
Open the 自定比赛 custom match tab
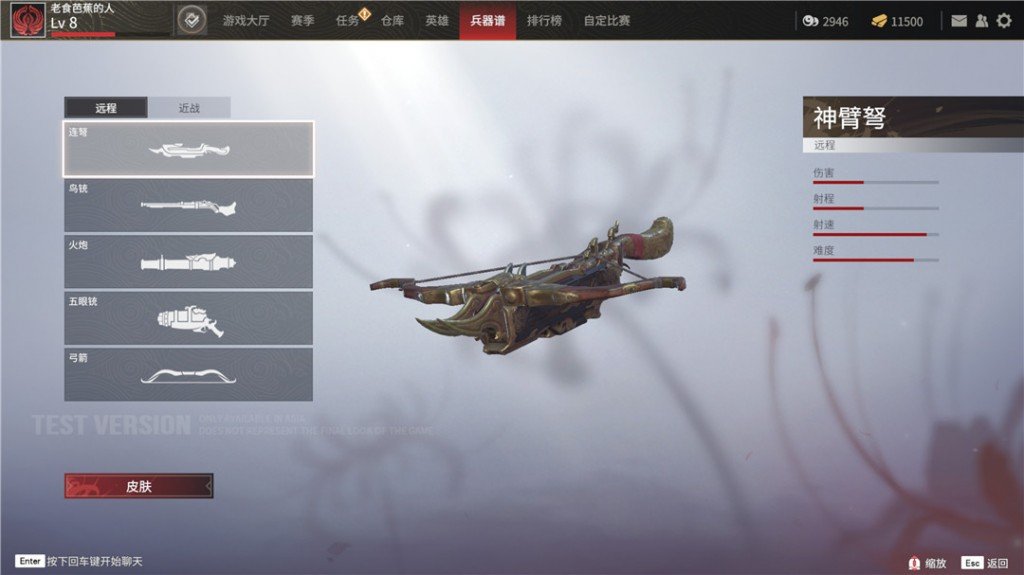pos(607,20)
